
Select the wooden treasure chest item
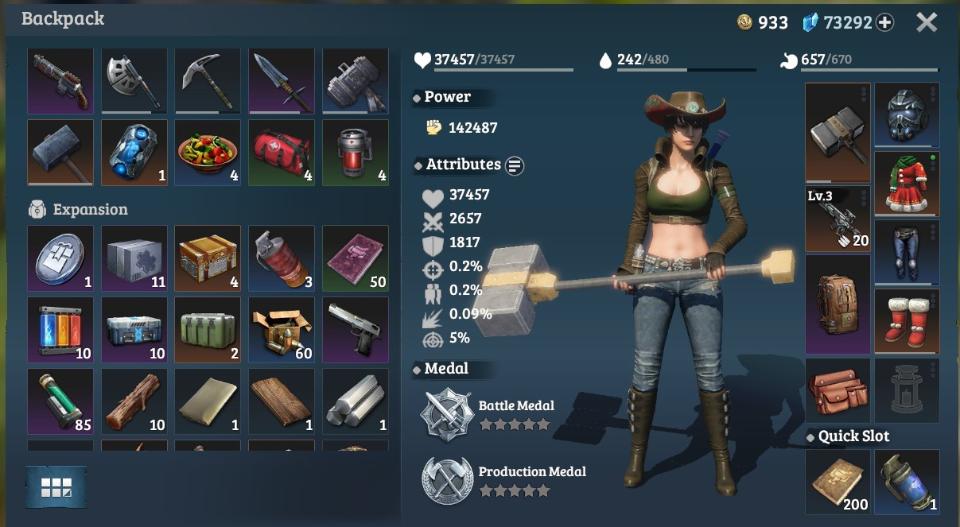pyautogui.click(x=207, y=258)
